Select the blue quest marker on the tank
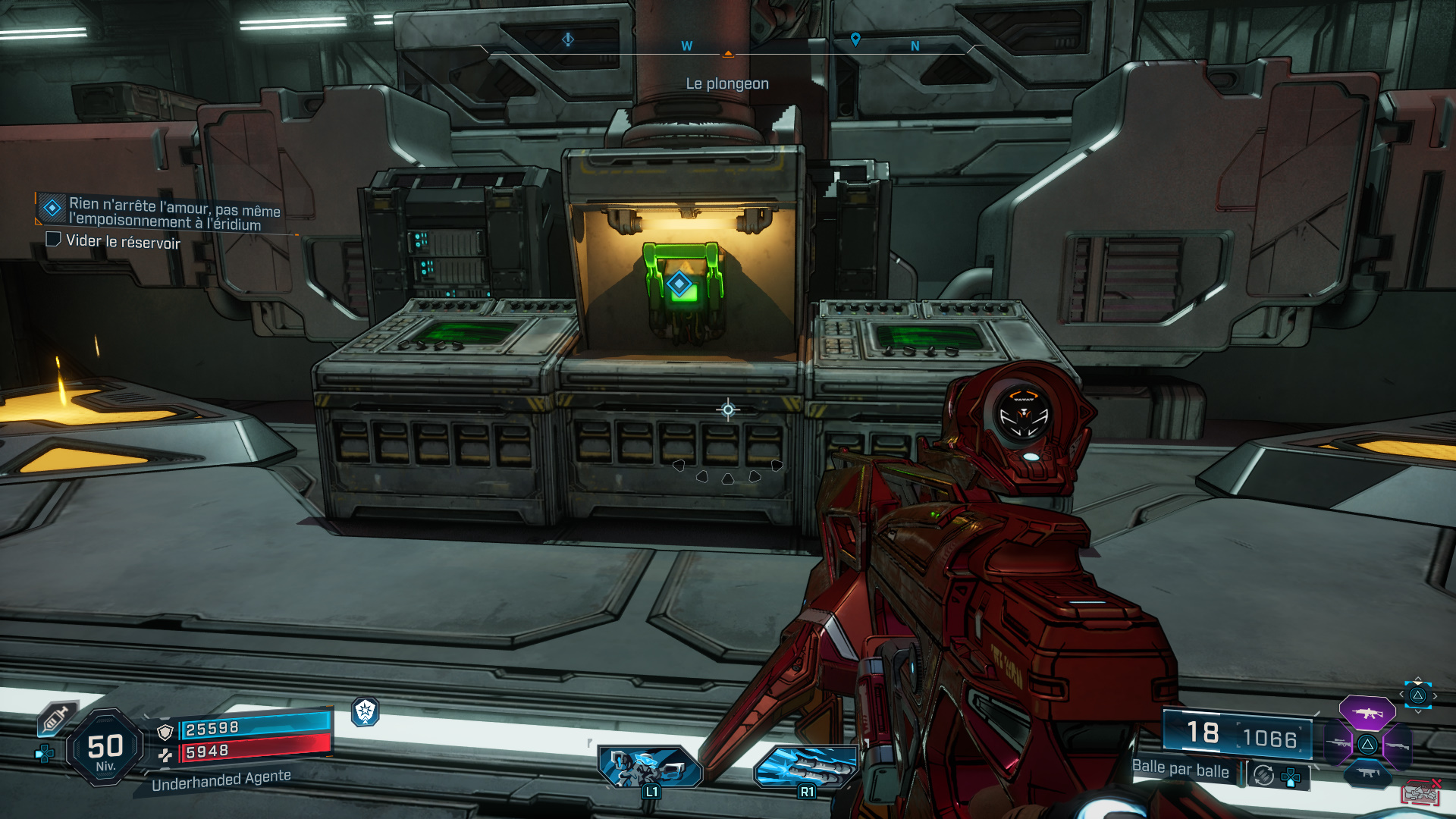Viewport: 1456px width, 819px height. [x=679, y=284]
